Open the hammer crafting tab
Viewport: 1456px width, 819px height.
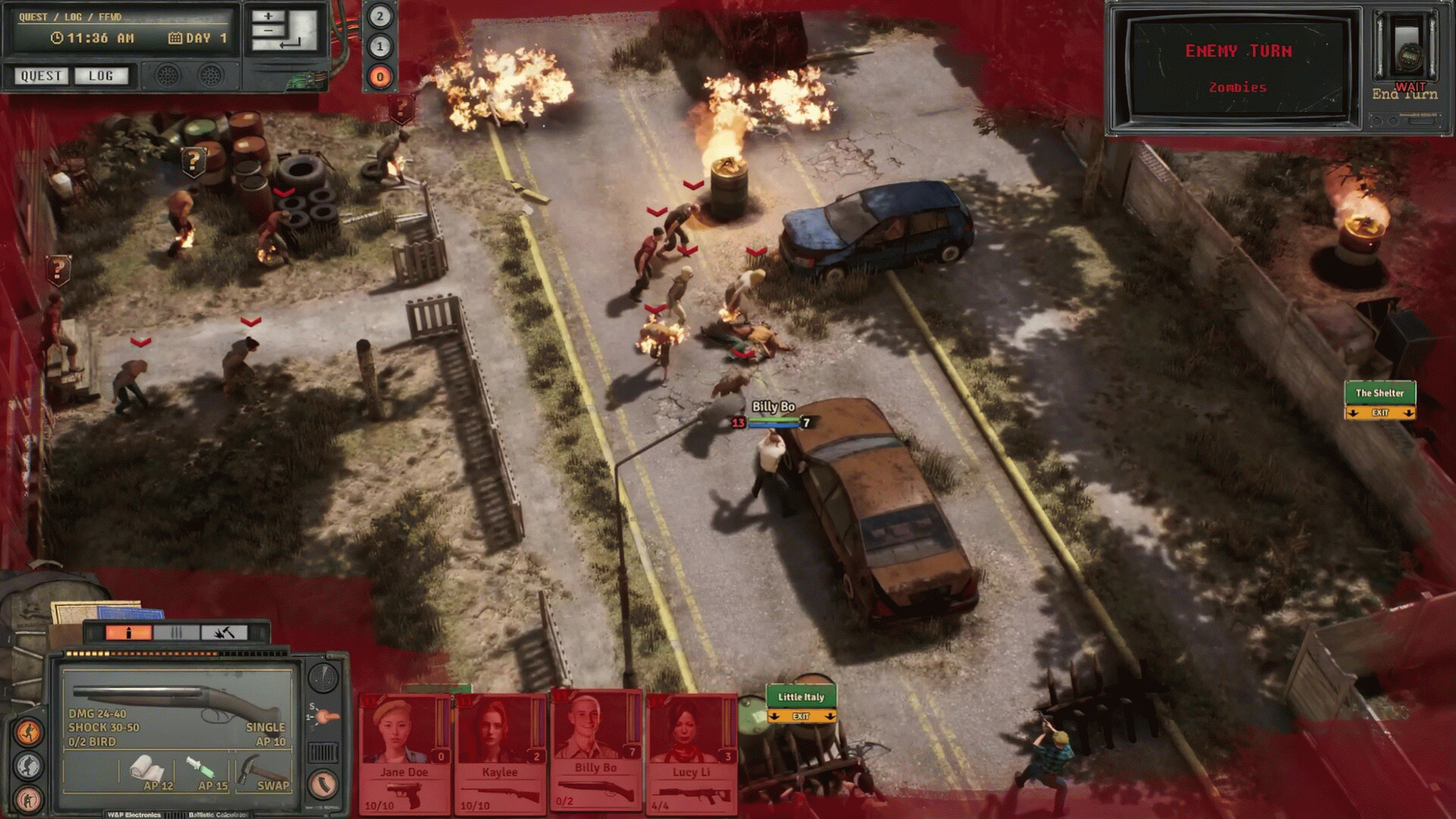224,633
